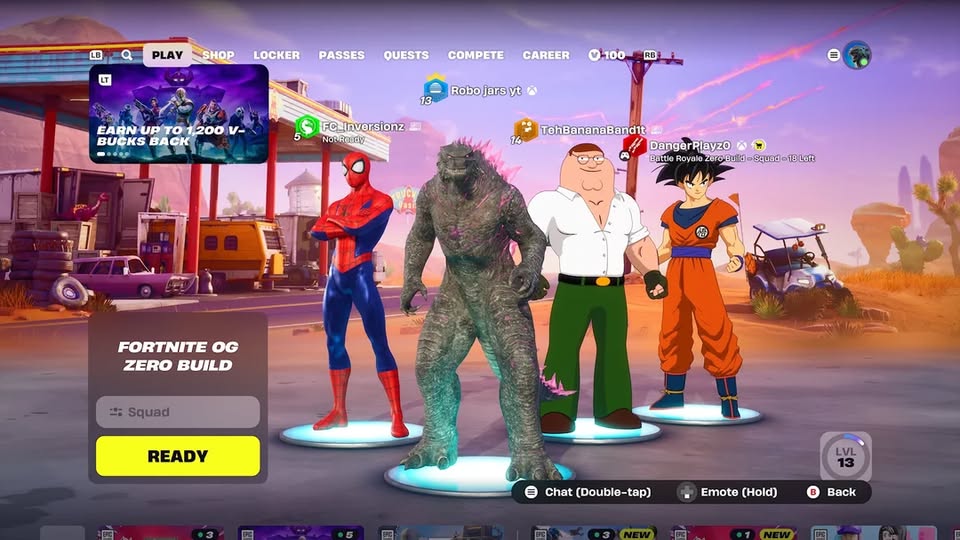Open the Earn 1,200 V-Bucks Back banner
Screen dimensions: 960x540
coord(179,114)
